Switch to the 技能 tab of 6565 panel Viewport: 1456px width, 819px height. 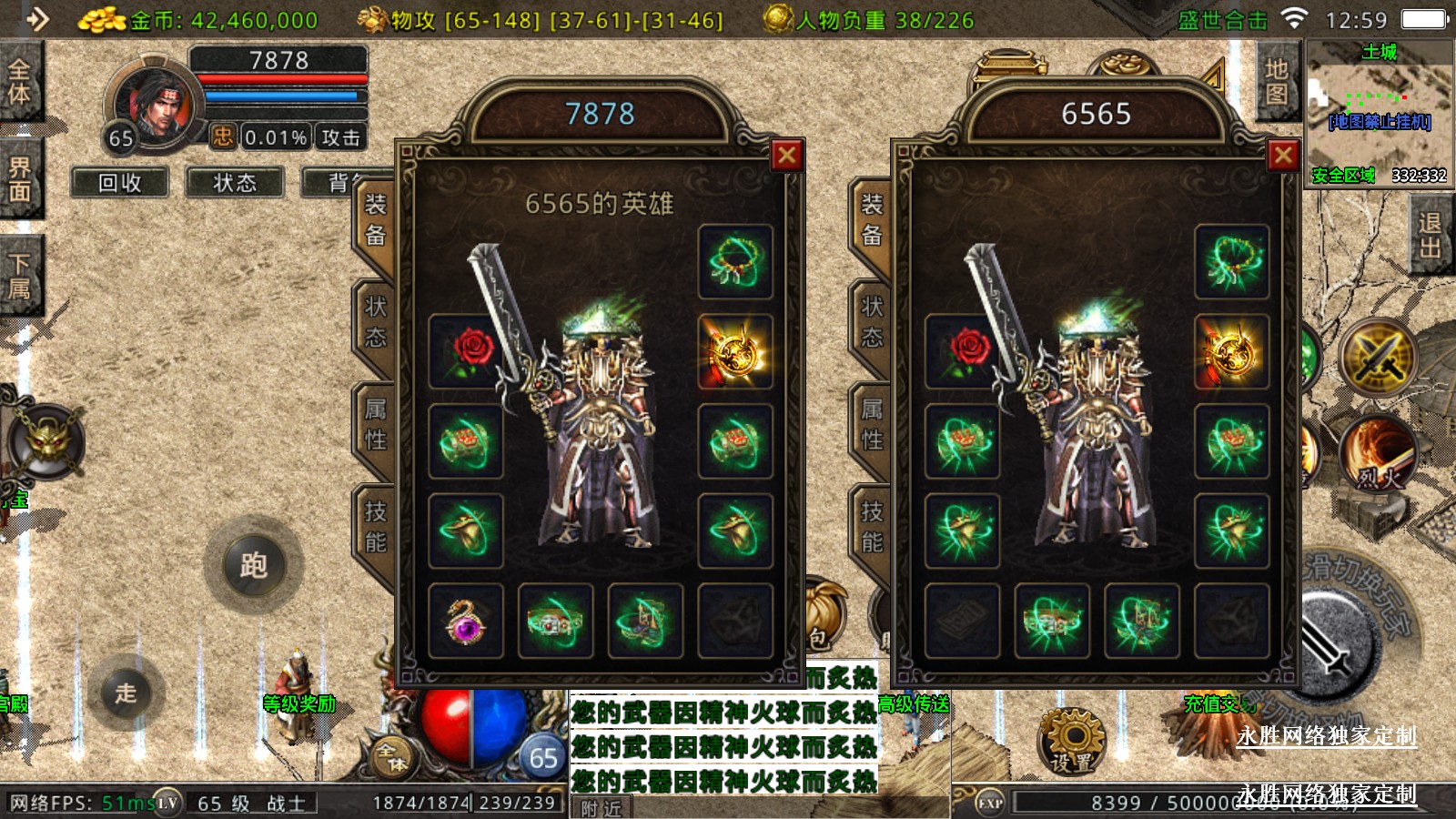click(x=872, y=527)
